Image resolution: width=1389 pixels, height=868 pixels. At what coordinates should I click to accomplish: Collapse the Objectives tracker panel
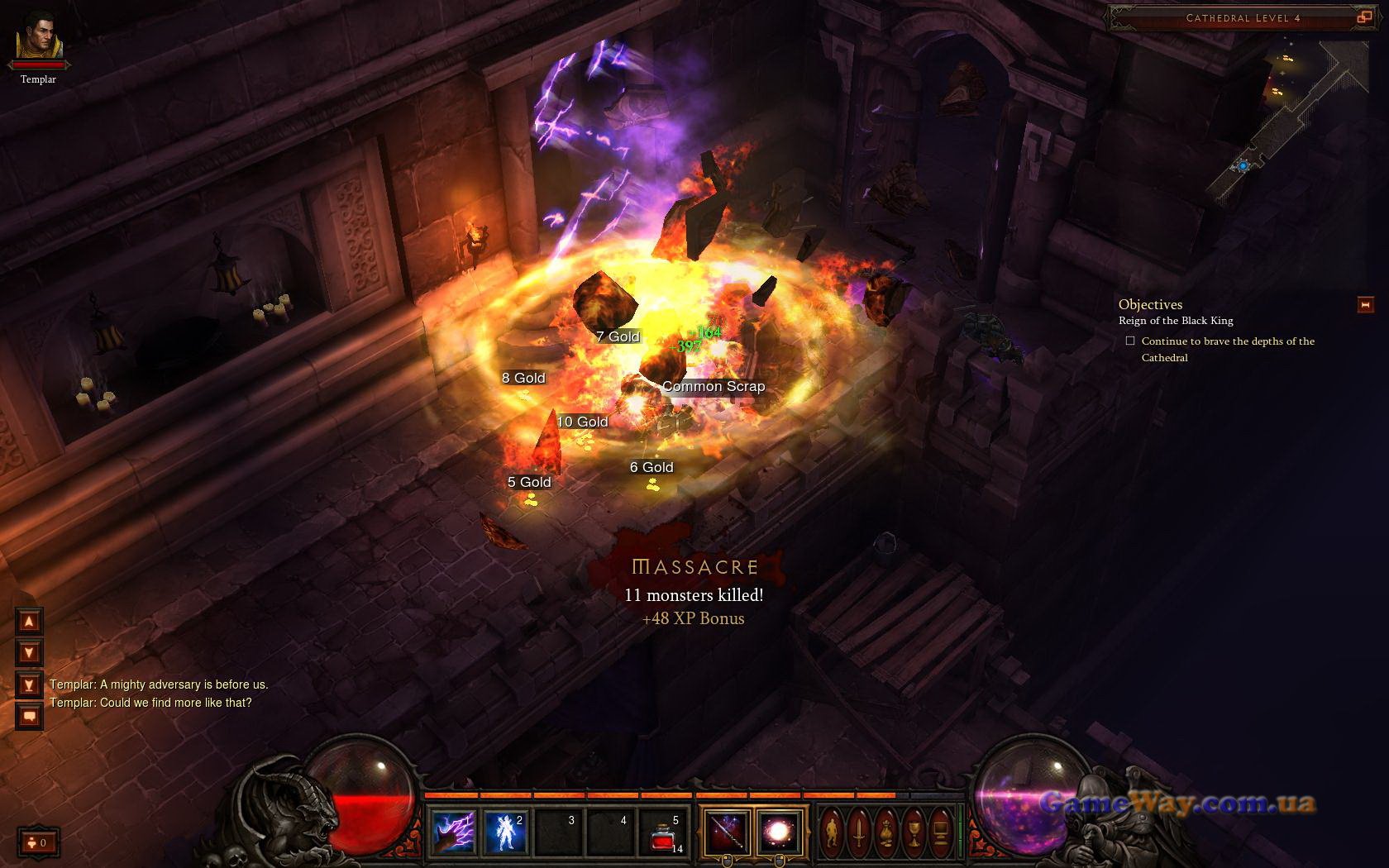point(1365,305)
